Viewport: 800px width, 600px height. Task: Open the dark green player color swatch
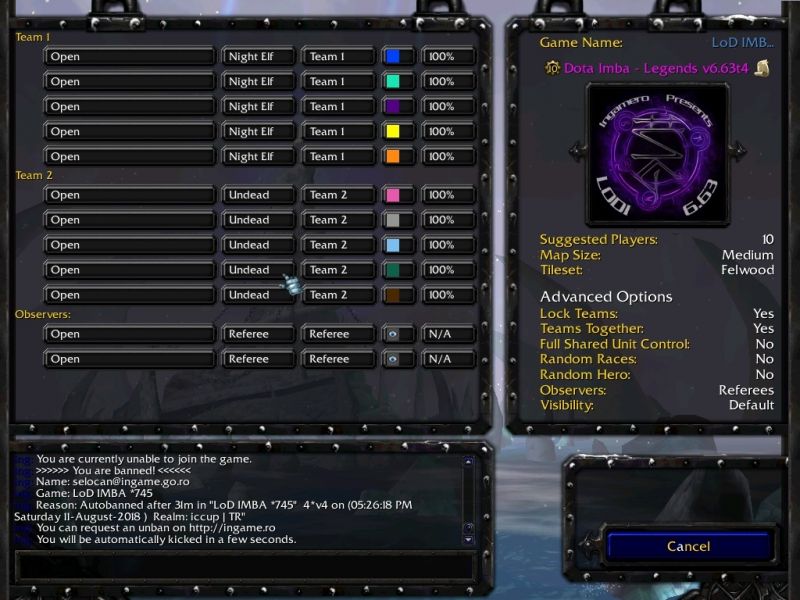click(397, 270)
